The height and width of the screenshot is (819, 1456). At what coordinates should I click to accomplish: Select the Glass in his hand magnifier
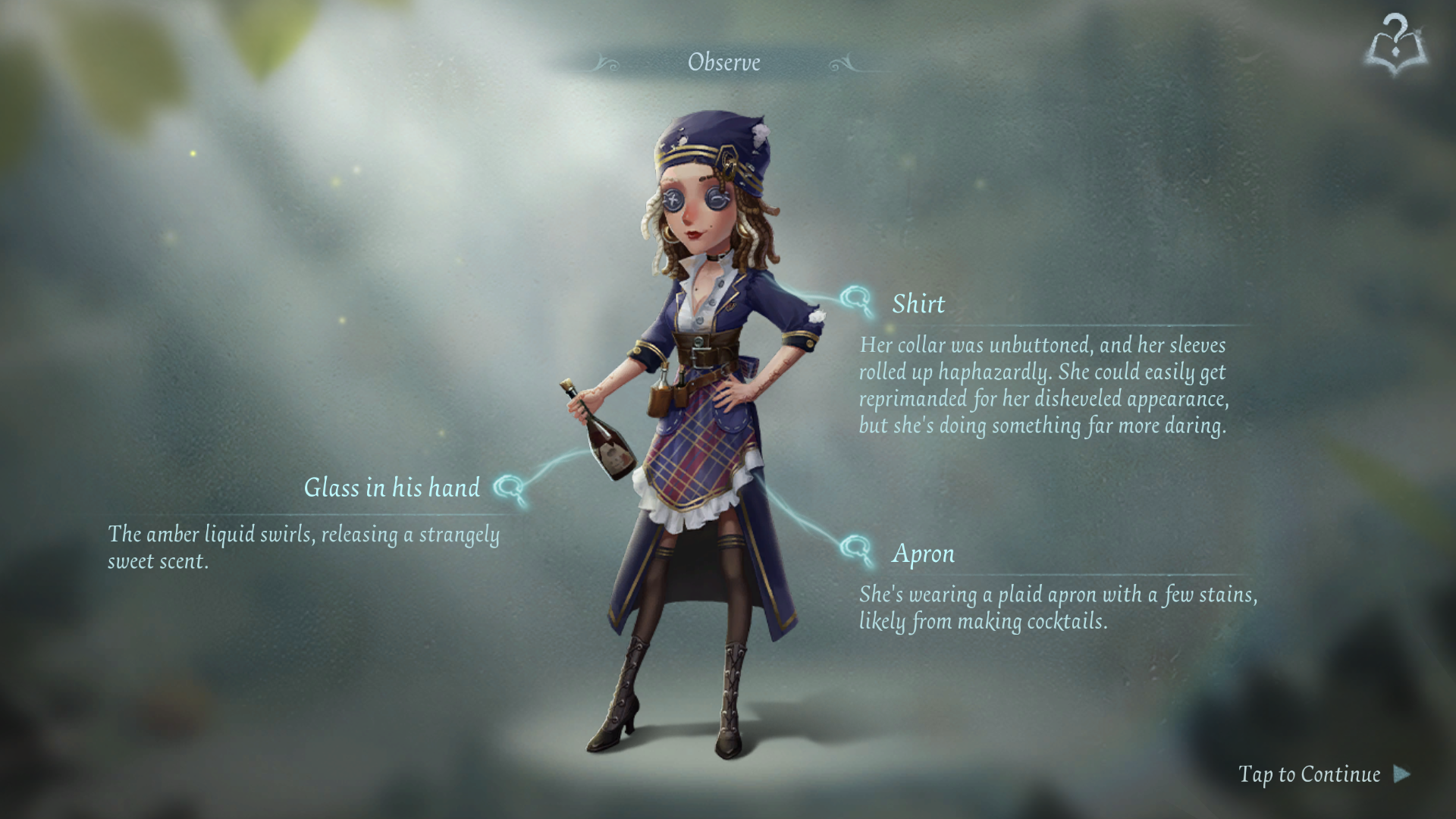coord(510,488)
